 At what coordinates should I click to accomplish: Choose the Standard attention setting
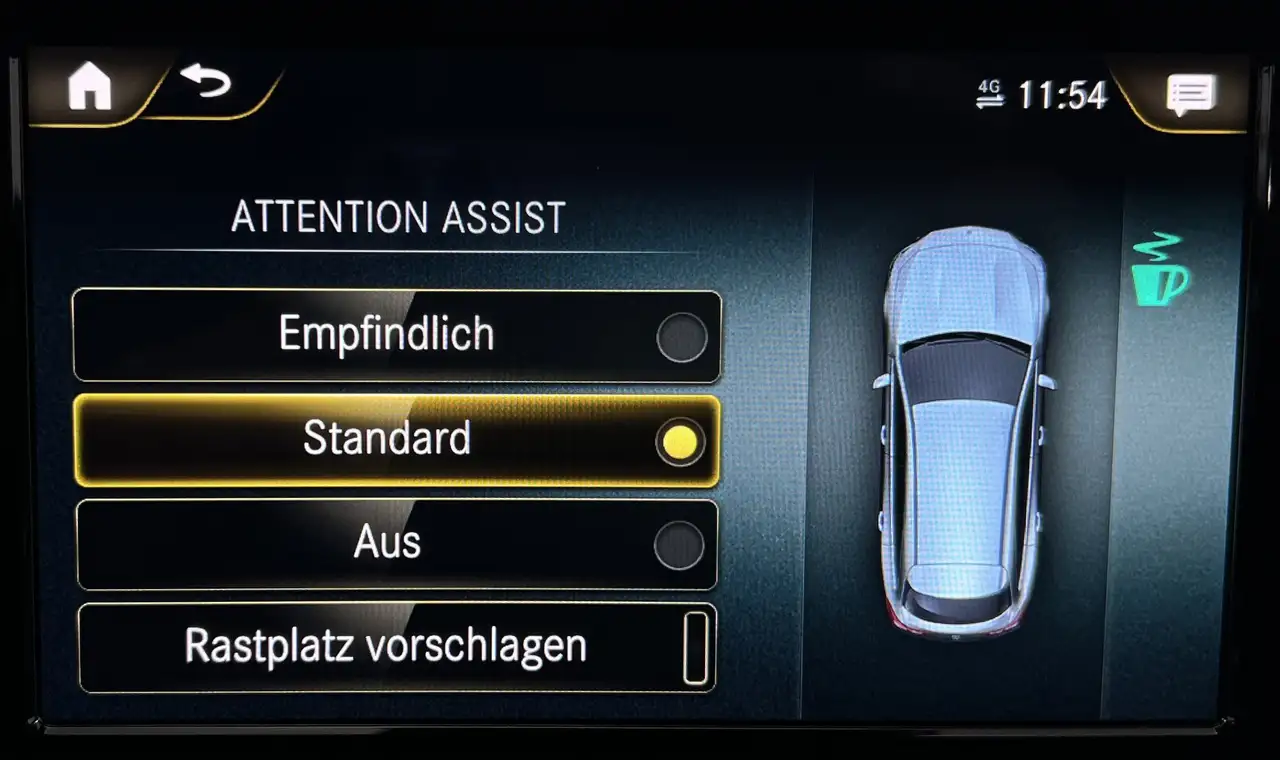click(x=397, y=440)
